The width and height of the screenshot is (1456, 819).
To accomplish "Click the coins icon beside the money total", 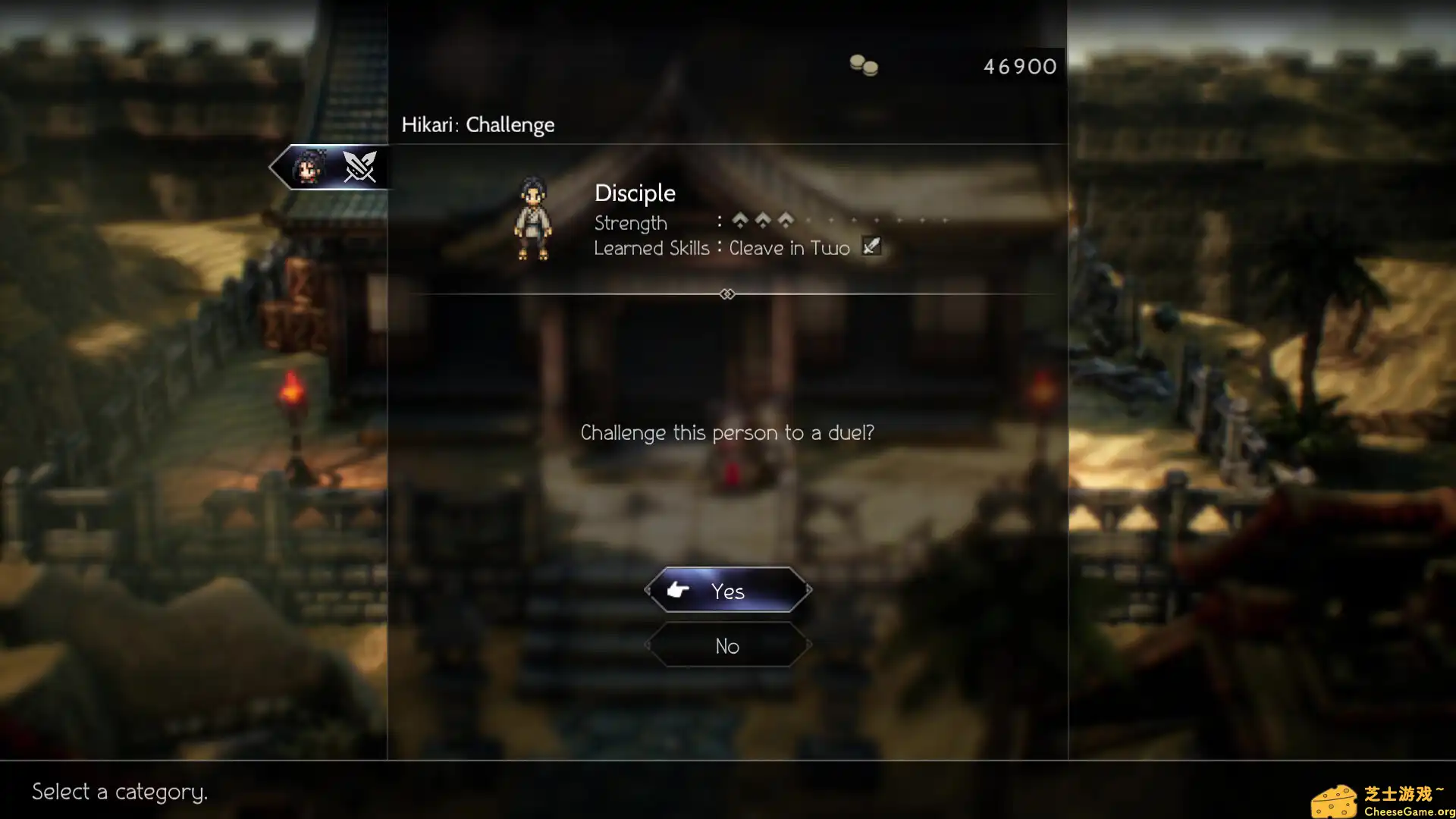I will [865, 67].
